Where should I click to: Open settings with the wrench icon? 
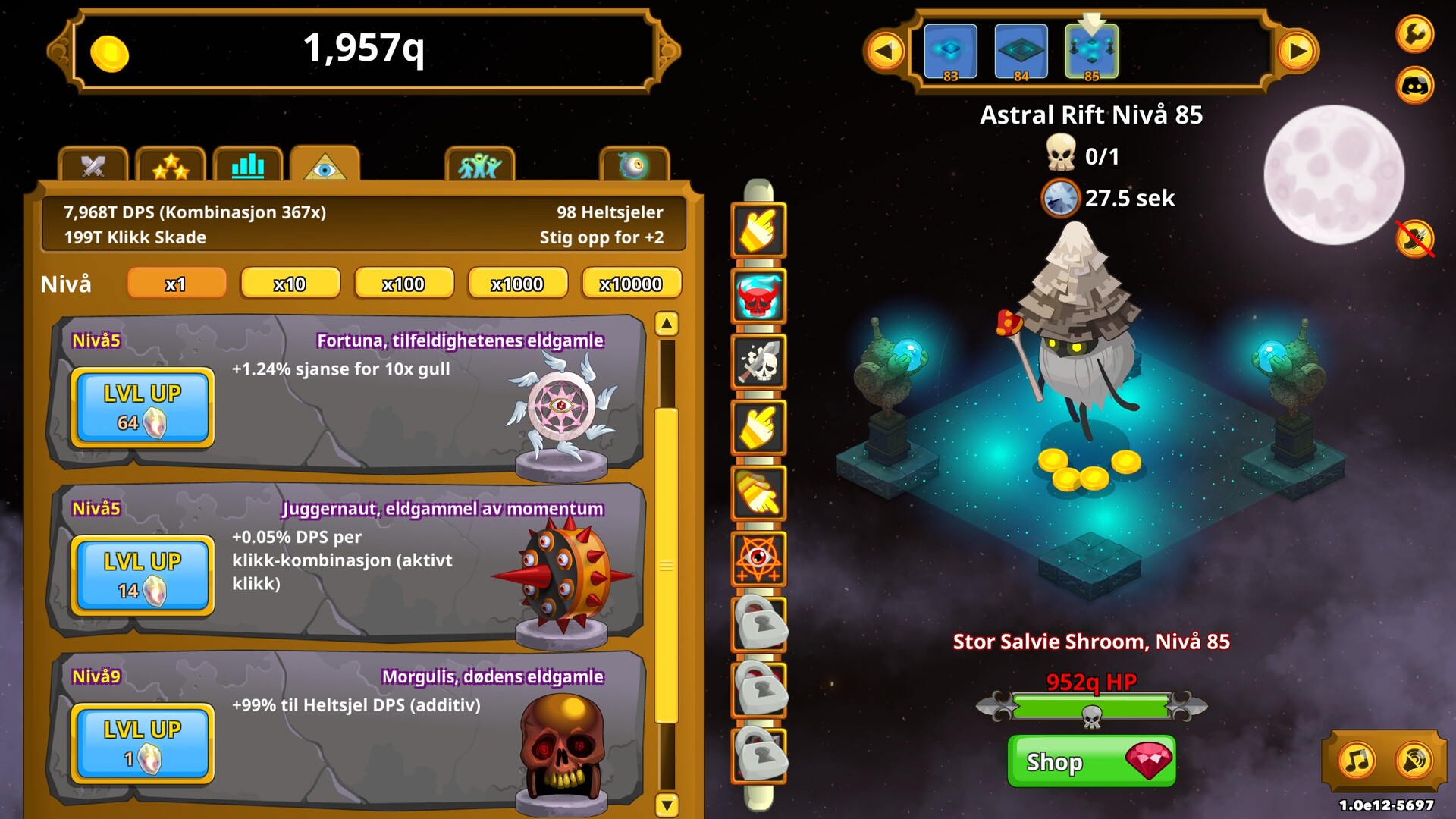1415,33
